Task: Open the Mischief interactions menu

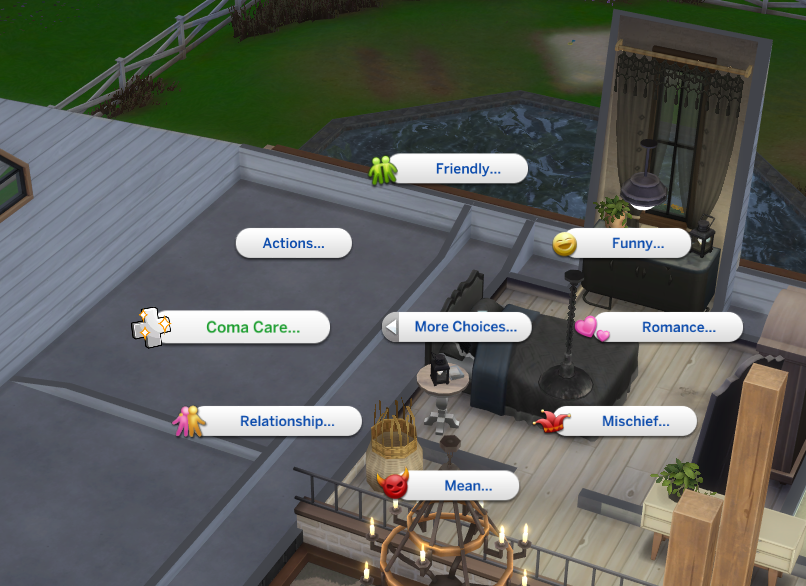Action: pos(634,422)
